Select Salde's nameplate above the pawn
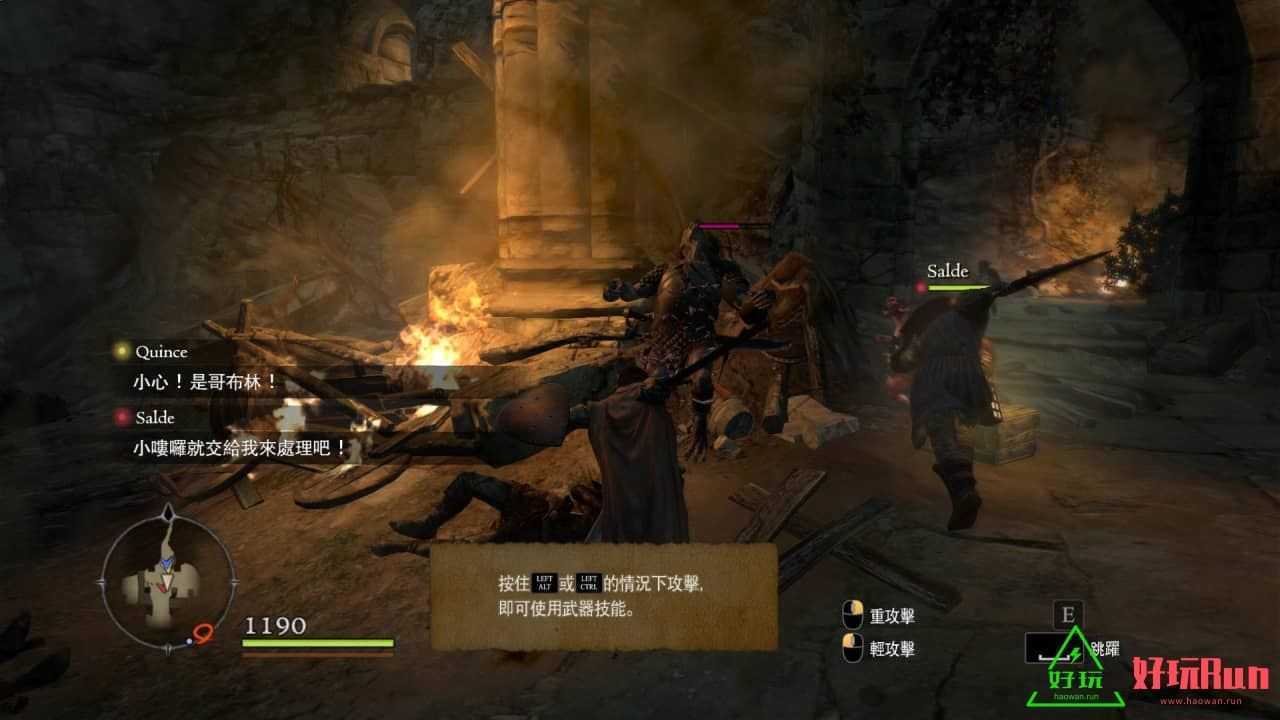1280x720 pixels. tap(946, 270)
